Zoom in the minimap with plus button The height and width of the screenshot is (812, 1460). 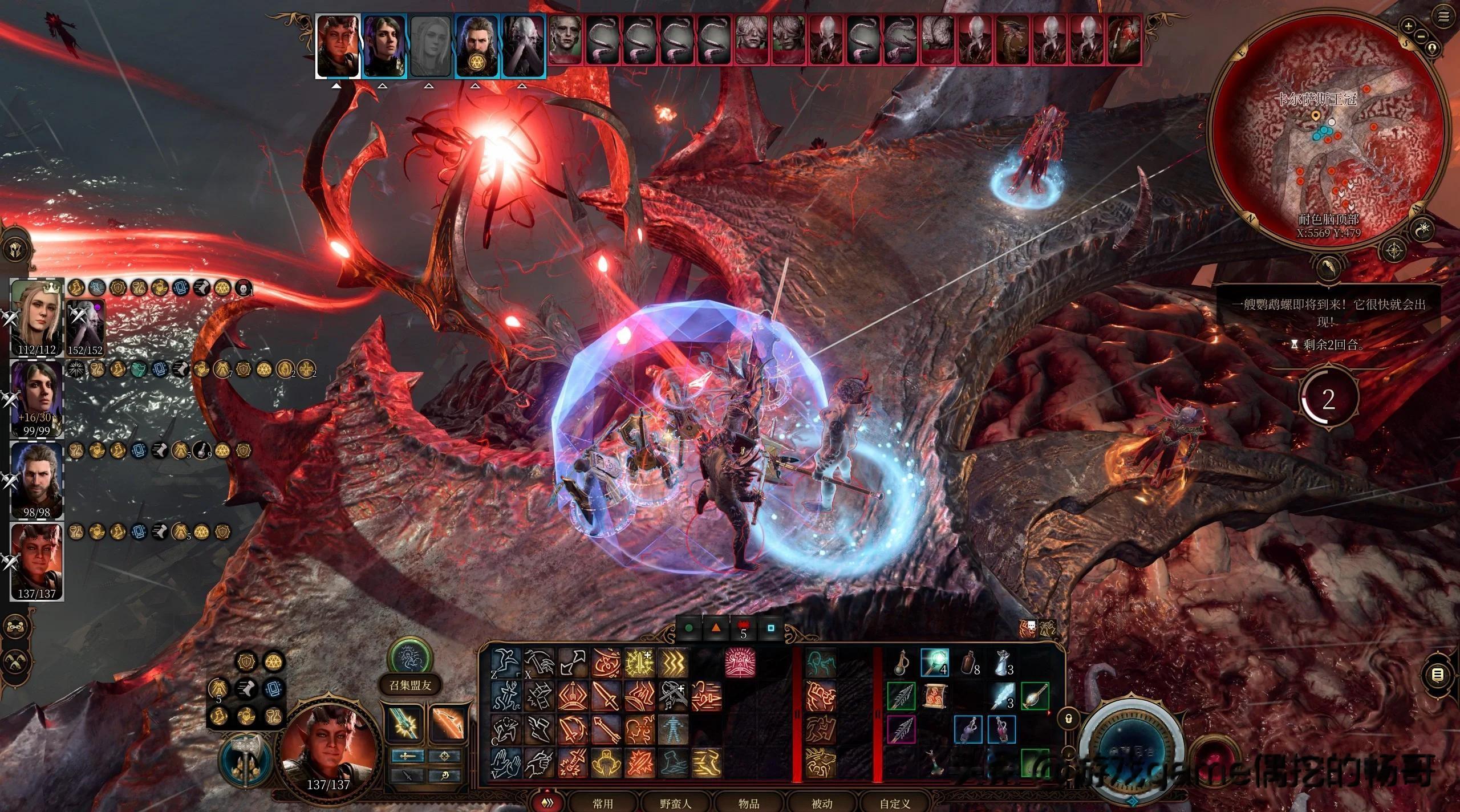click(x=1409, y=26)
